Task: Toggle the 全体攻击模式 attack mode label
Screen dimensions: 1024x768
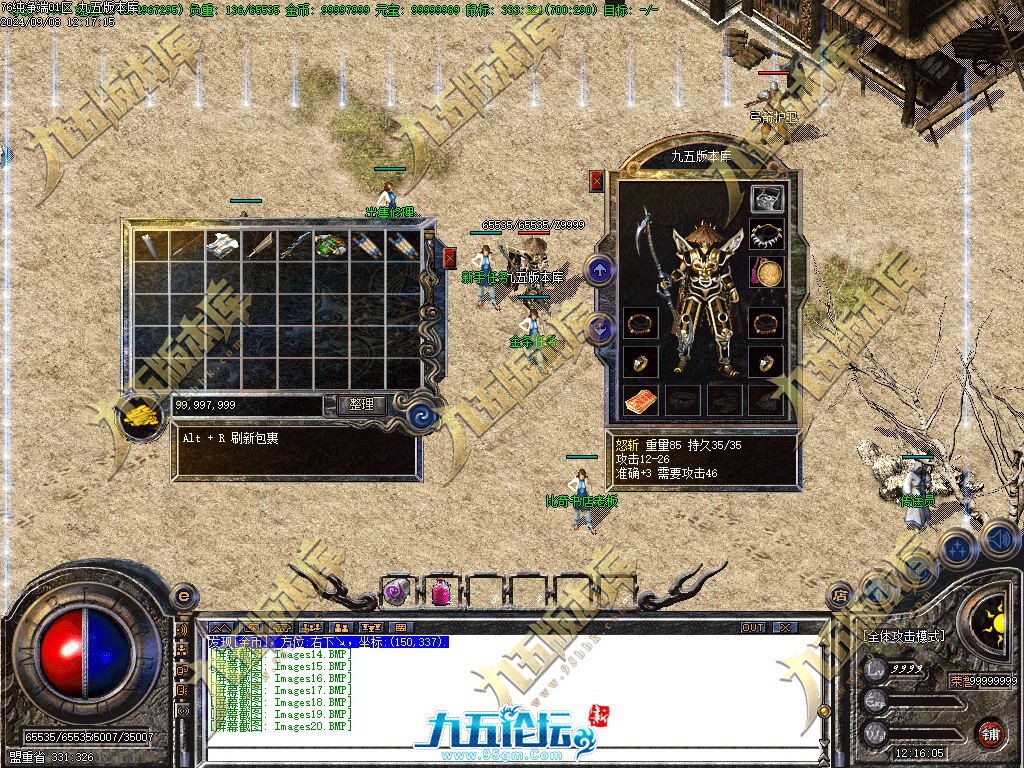Action: pos(904,636)
